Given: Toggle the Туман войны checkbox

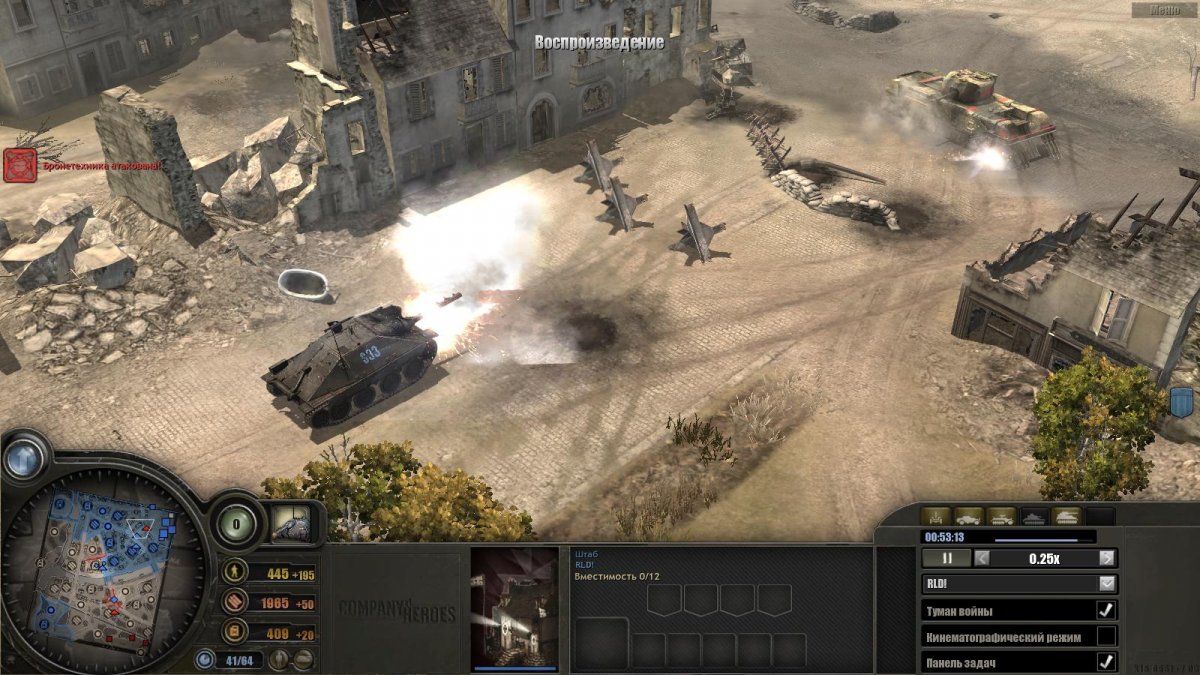Looking at the screenshot, I should point(1106,610).
